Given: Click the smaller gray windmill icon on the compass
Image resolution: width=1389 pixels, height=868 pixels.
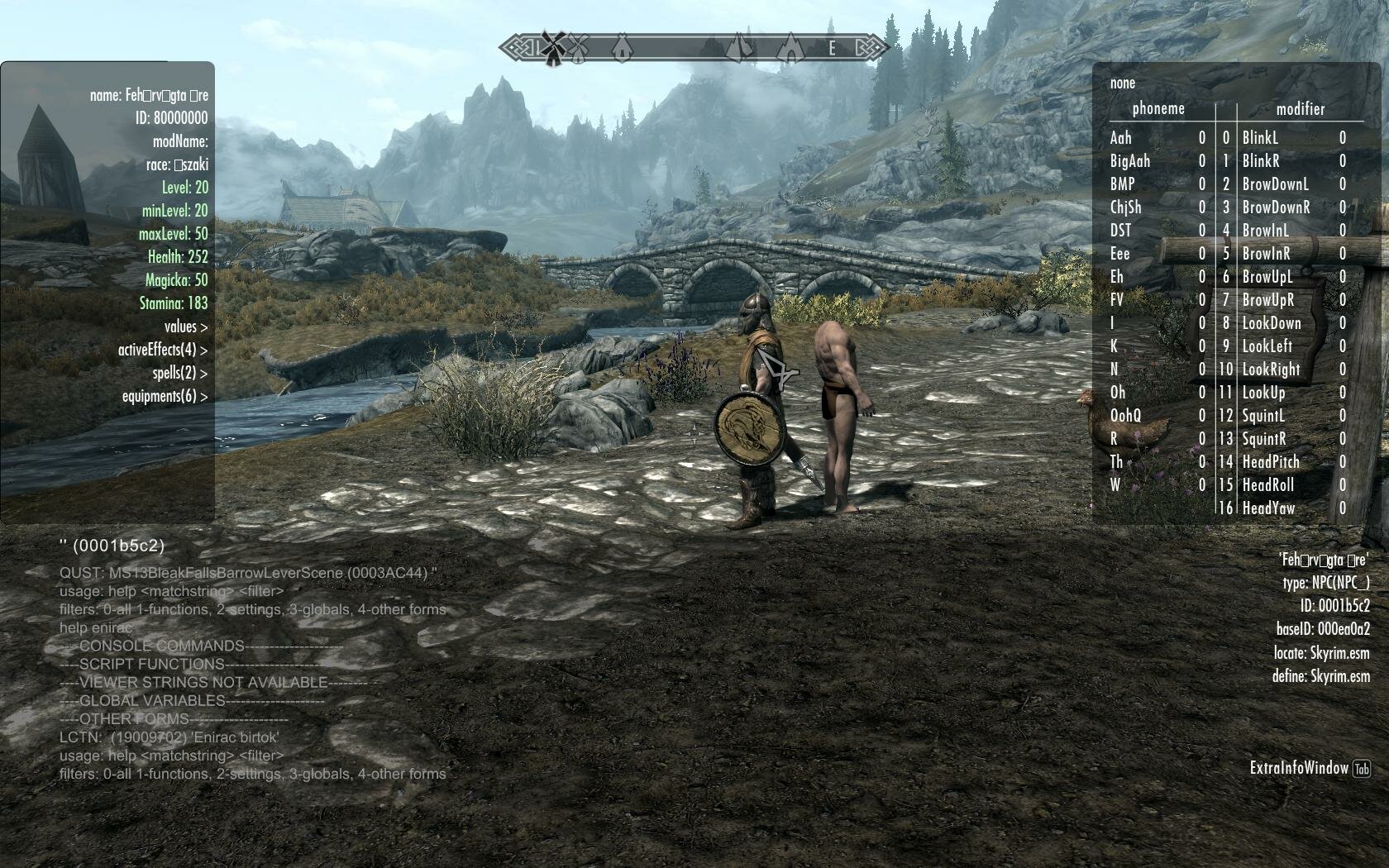Looking at the screenshot, I should 578,48.
